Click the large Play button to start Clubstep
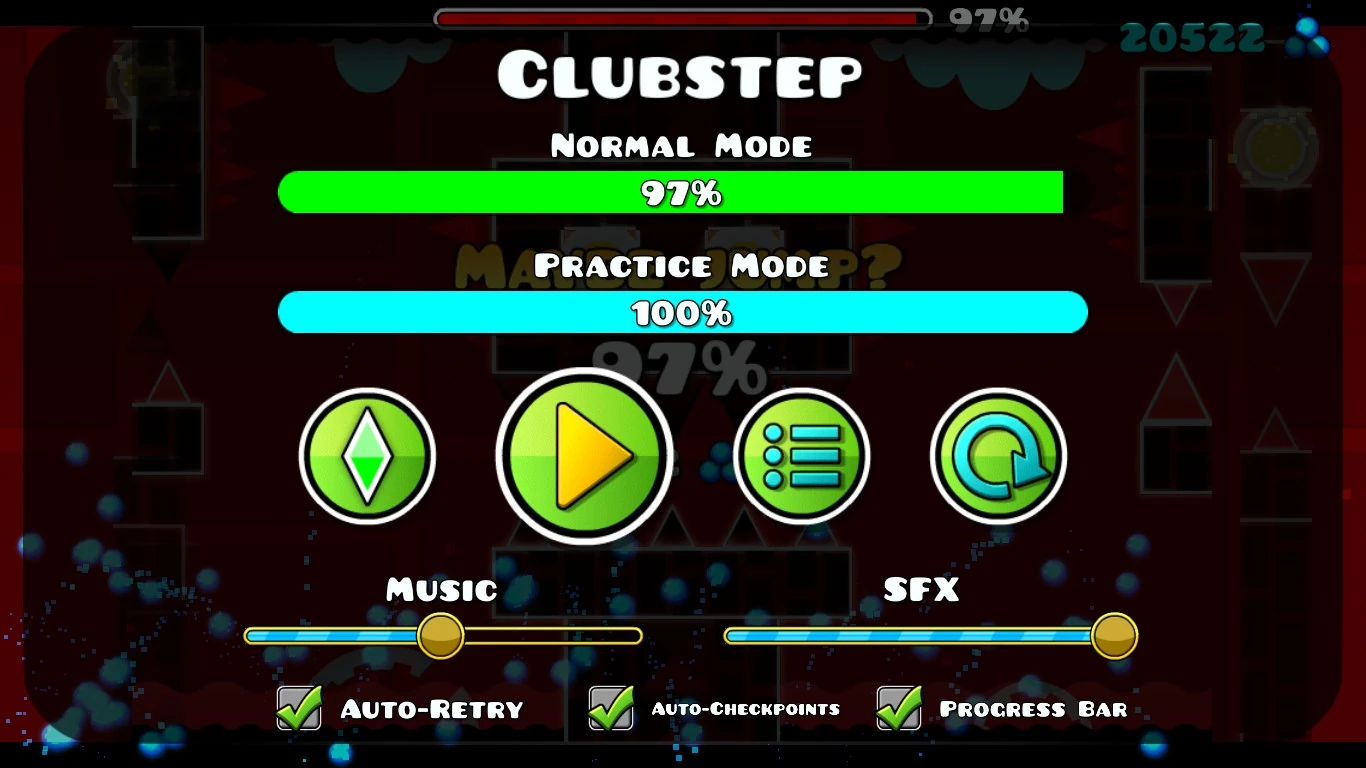This screenshot has height=768, width=1366. coord(585,456)
